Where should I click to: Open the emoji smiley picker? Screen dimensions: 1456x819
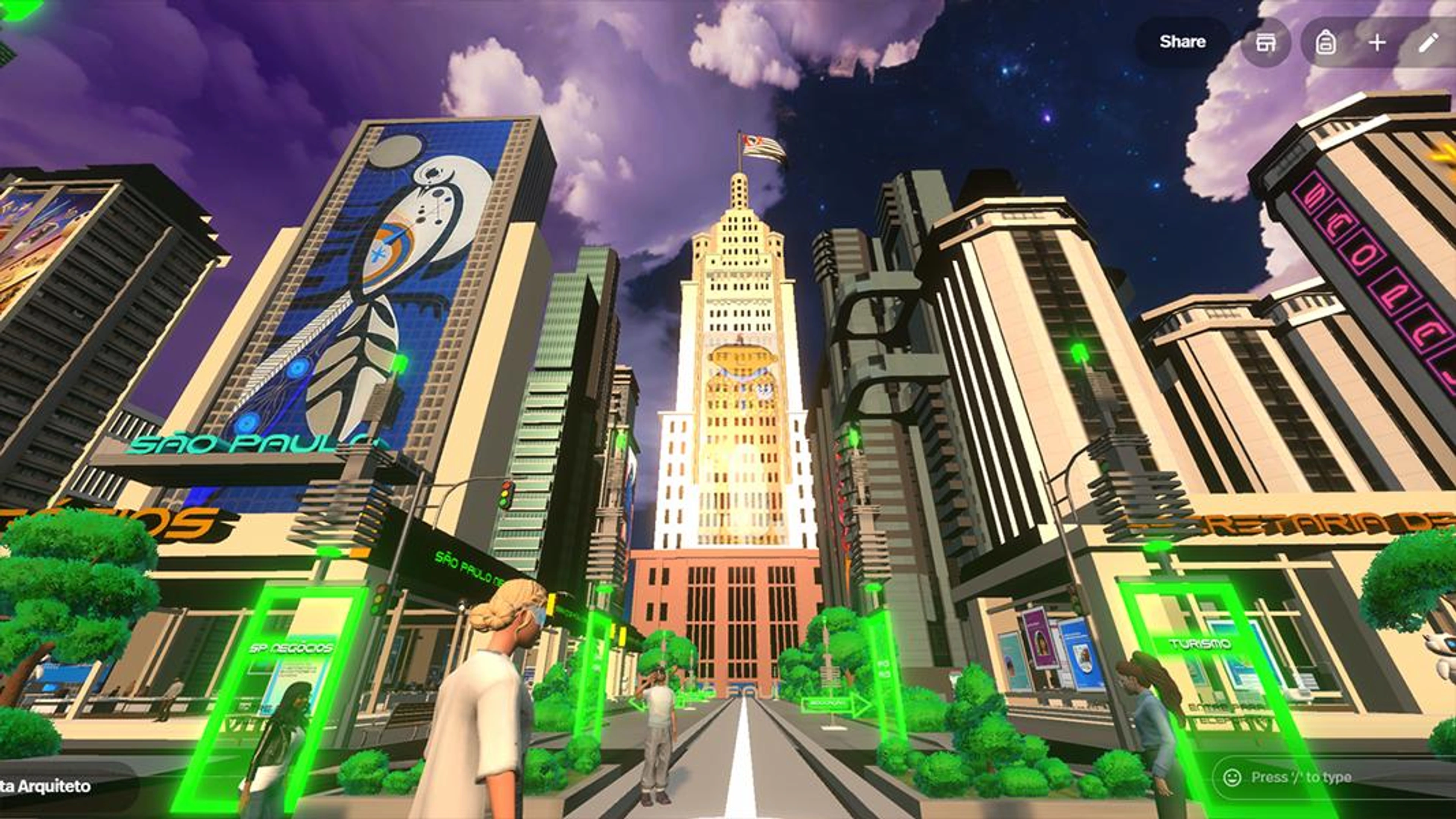pyautogui.click(x=1232, y=777)
